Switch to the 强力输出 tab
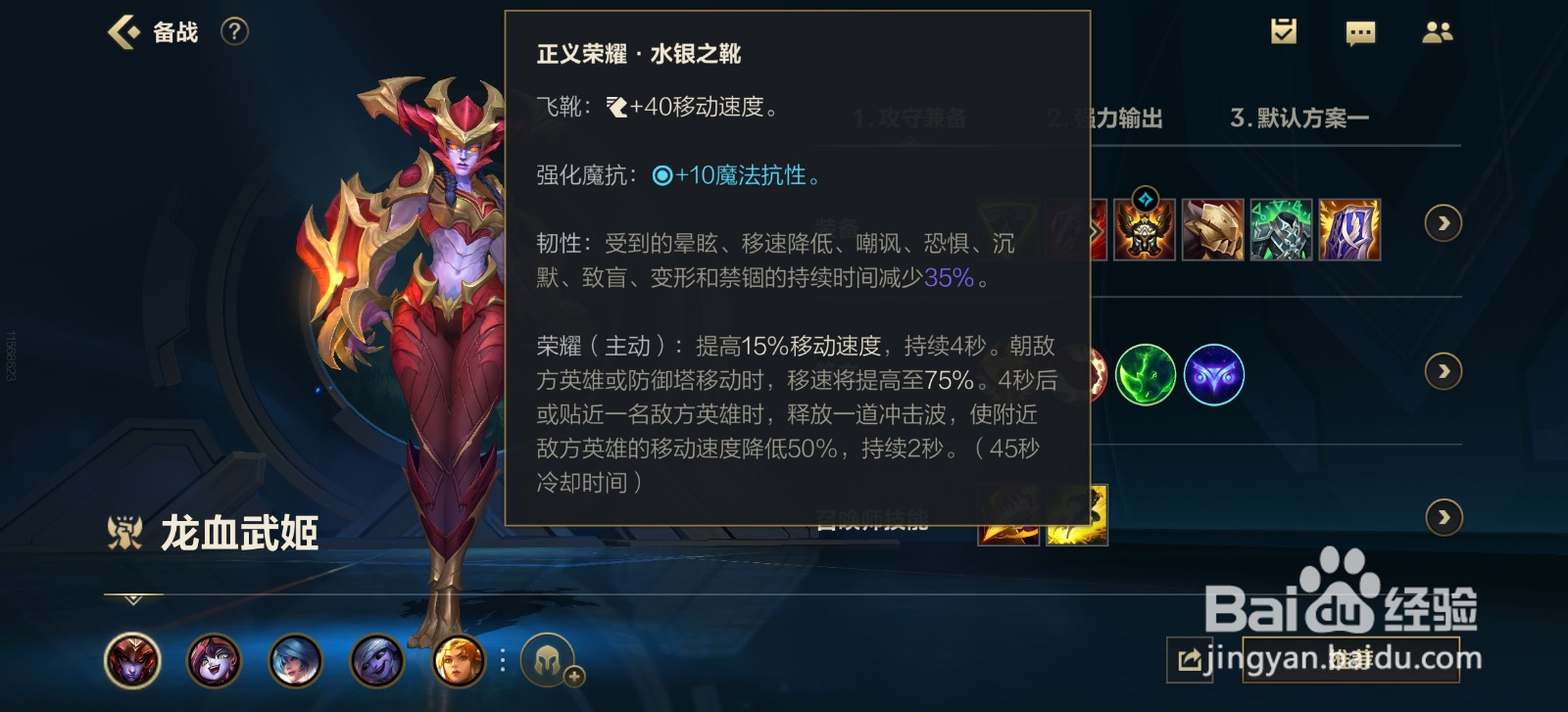Image resolution: width=1568 pixels, height=712 pixels. click(1105, 118)
